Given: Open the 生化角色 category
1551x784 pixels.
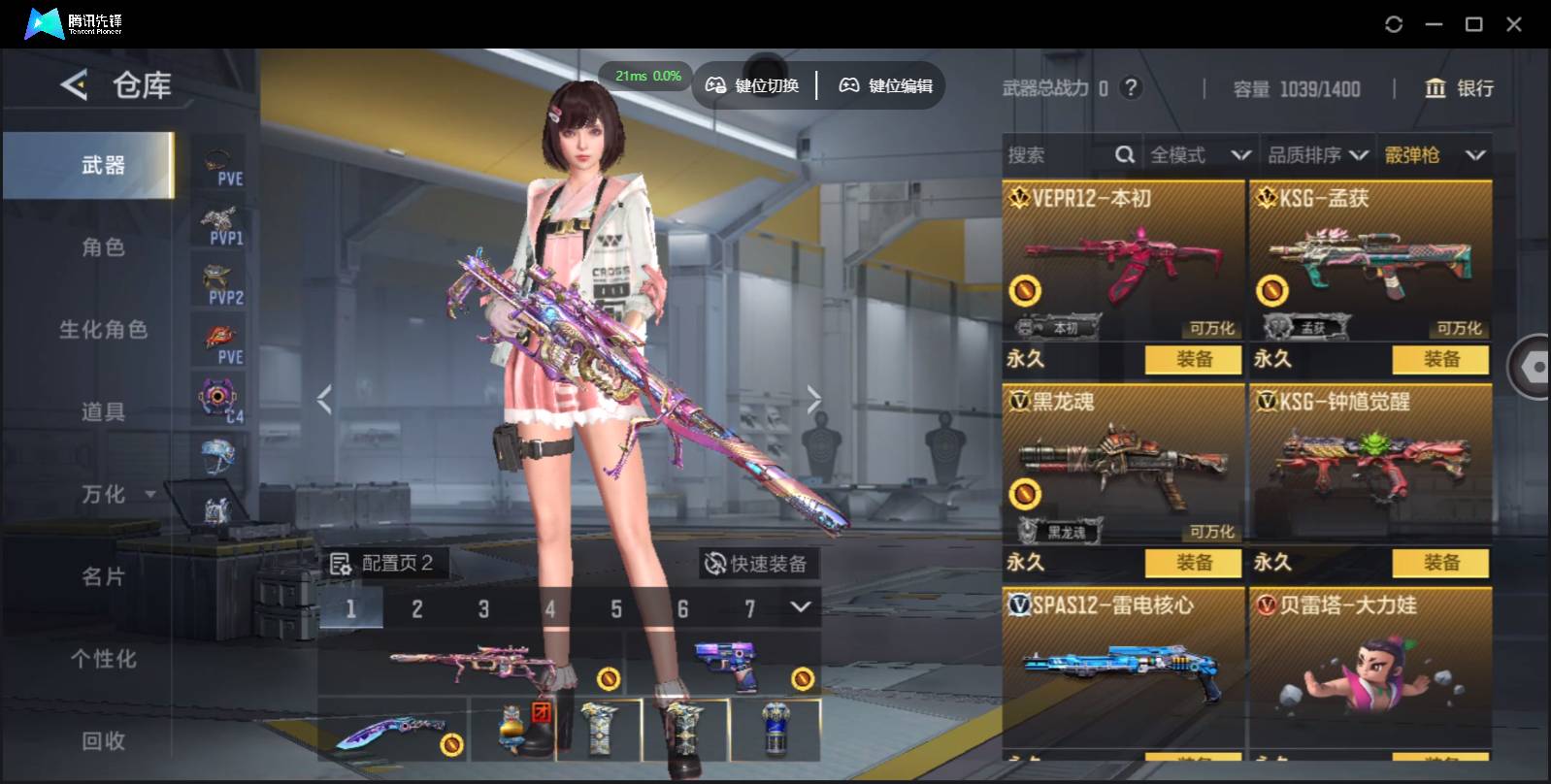Looking at the screenshot, I should coord(102,330).
